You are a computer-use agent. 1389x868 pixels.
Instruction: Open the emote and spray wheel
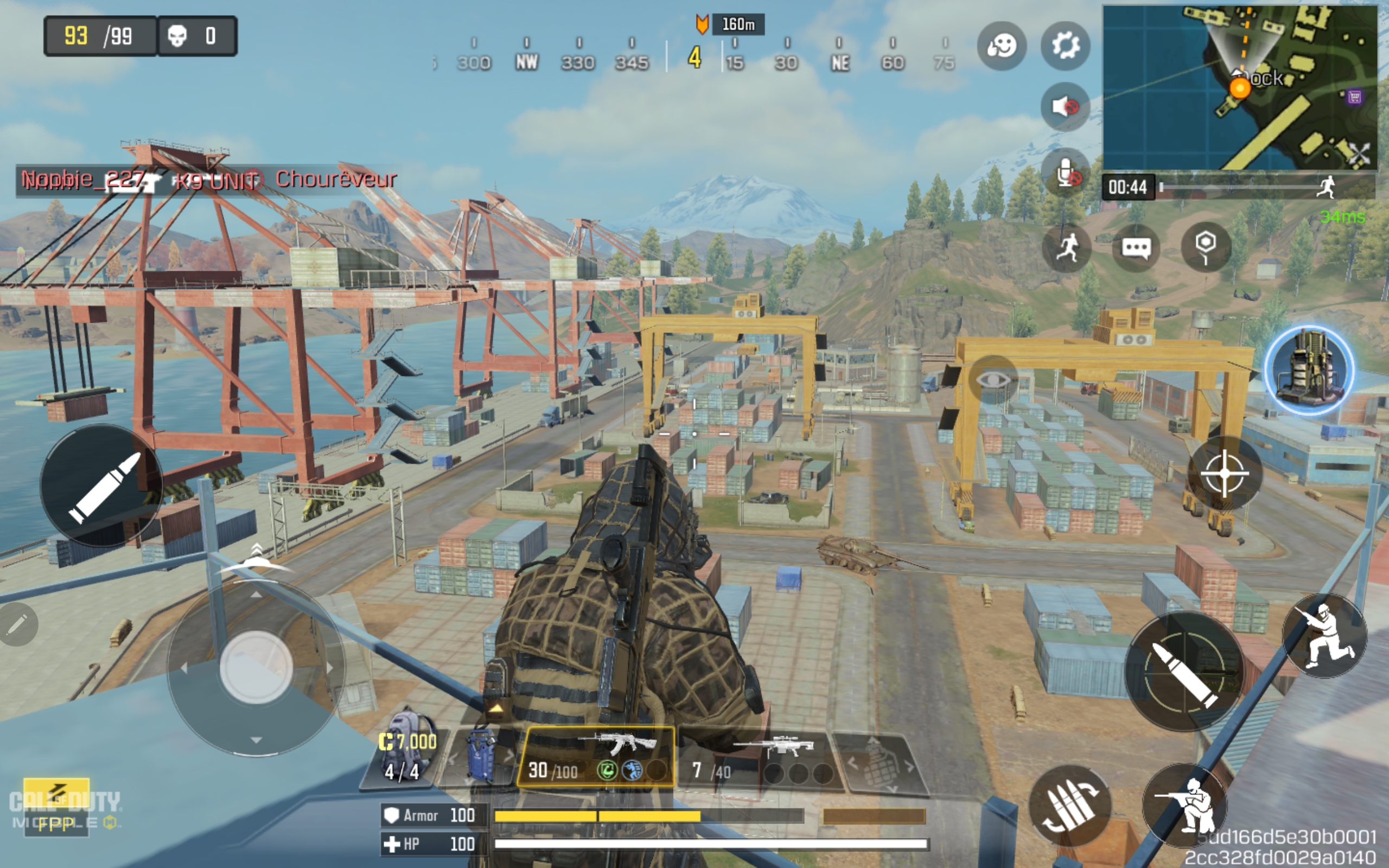(x=1002, y=46)
